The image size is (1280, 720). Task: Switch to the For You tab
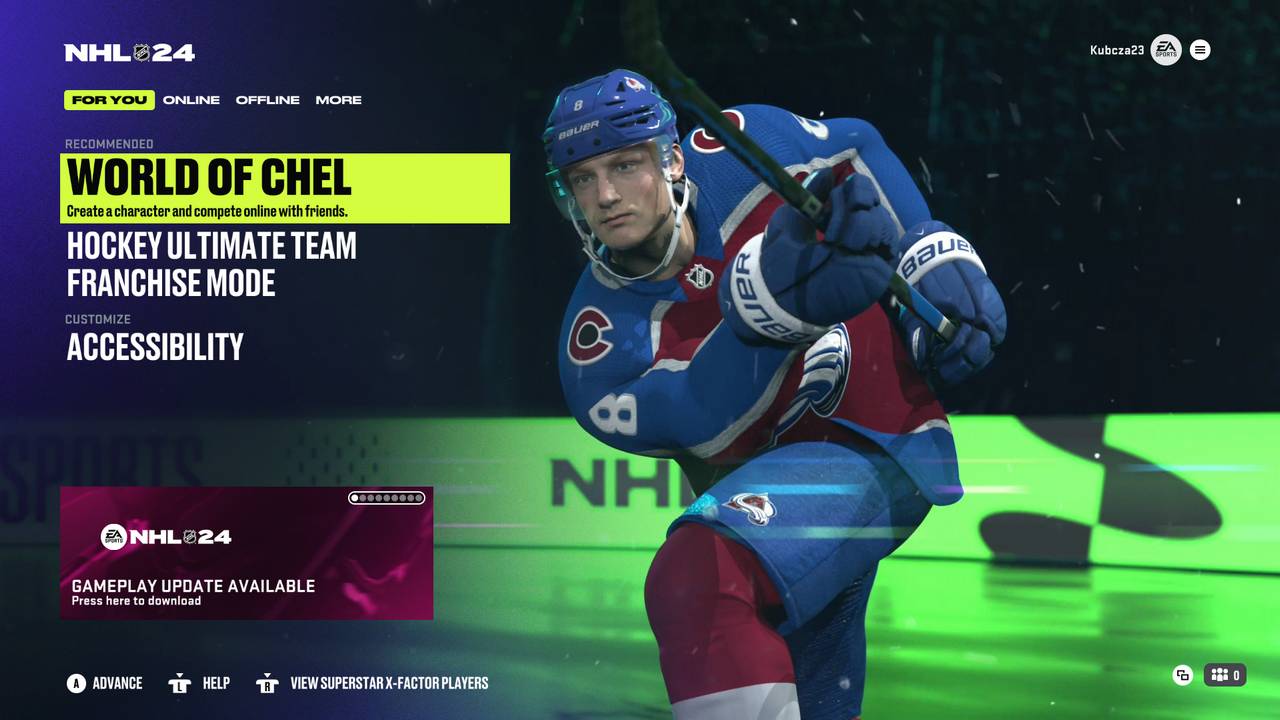click(109, 100)
